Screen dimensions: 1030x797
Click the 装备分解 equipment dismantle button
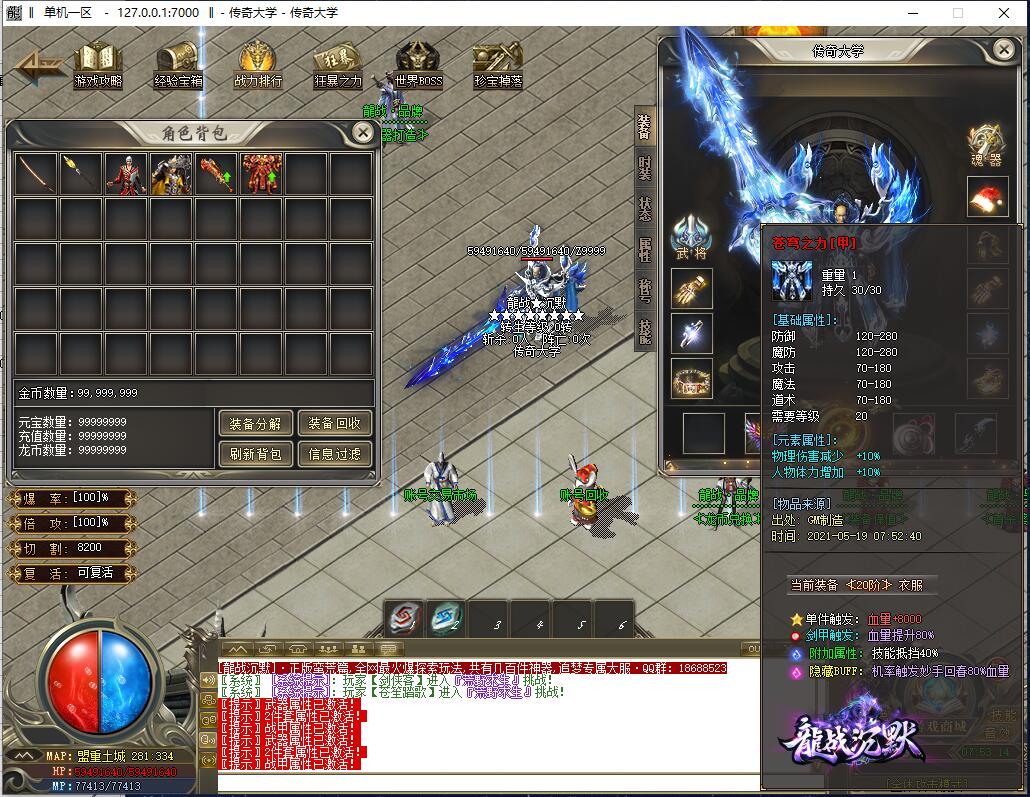[255, 423]
